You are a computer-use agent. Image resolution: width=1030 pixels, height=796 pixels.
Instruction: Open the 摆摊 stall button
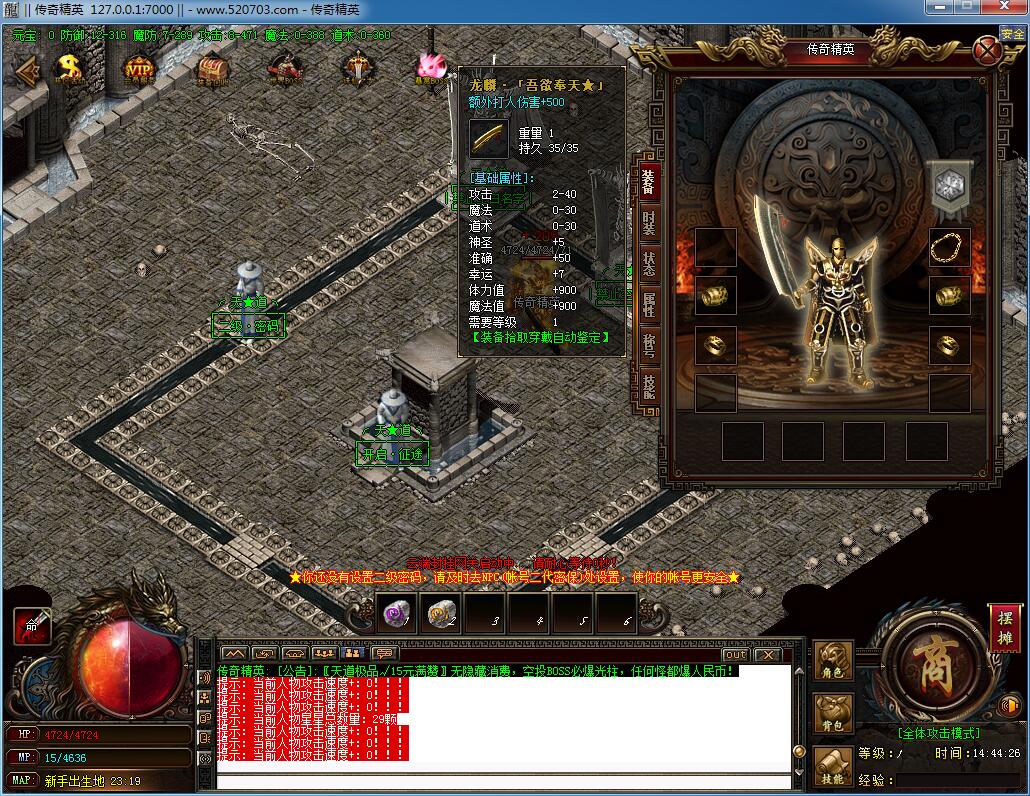pos(1005,628)
